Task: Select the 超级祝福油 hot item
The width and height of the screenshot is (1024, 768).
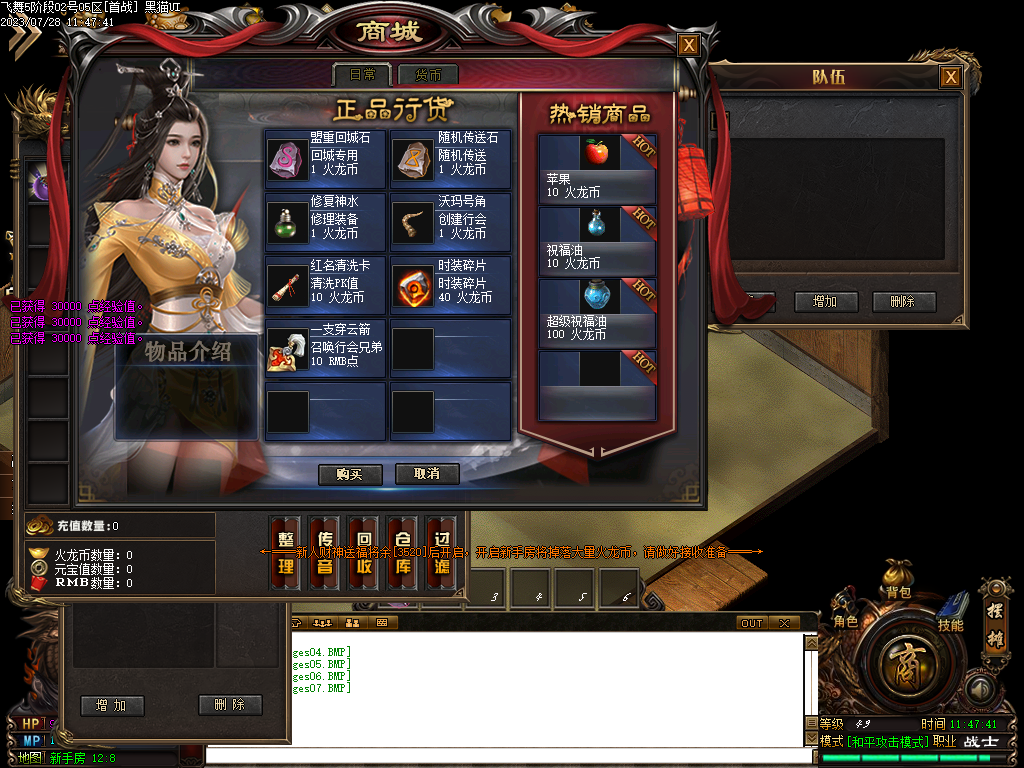Action: [x=597, y=312]
